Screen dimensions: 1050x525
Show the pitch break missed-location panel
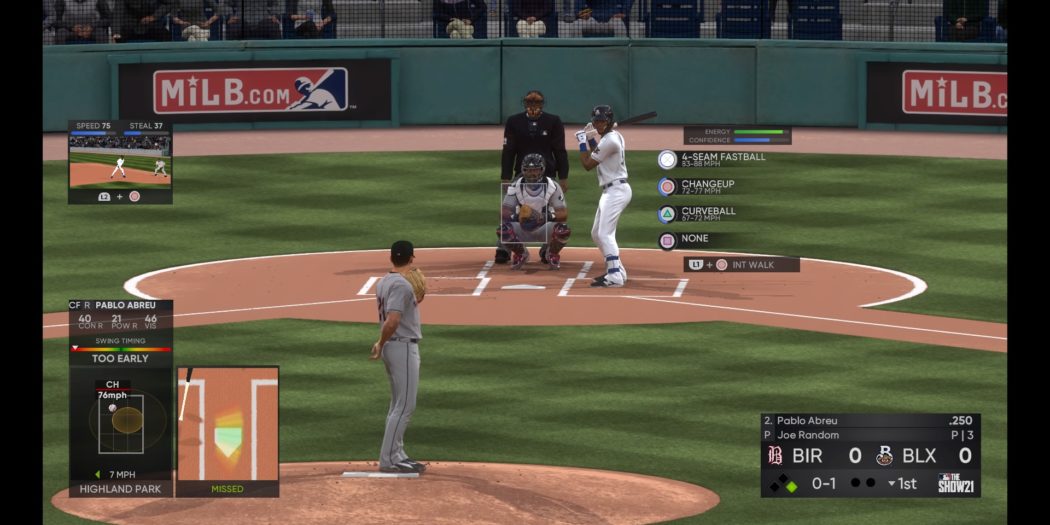tap(227, 430)
